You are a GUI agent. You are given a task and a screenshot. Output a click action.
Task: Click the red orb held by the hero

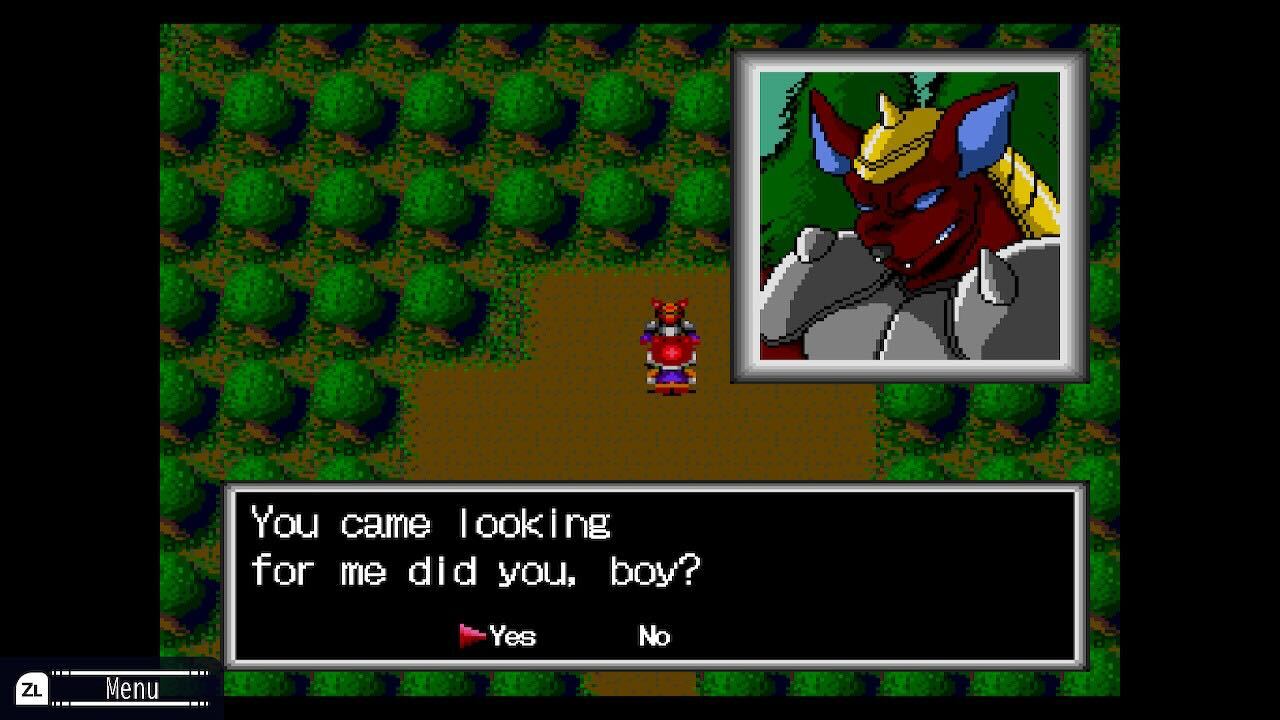click(671, 352)
